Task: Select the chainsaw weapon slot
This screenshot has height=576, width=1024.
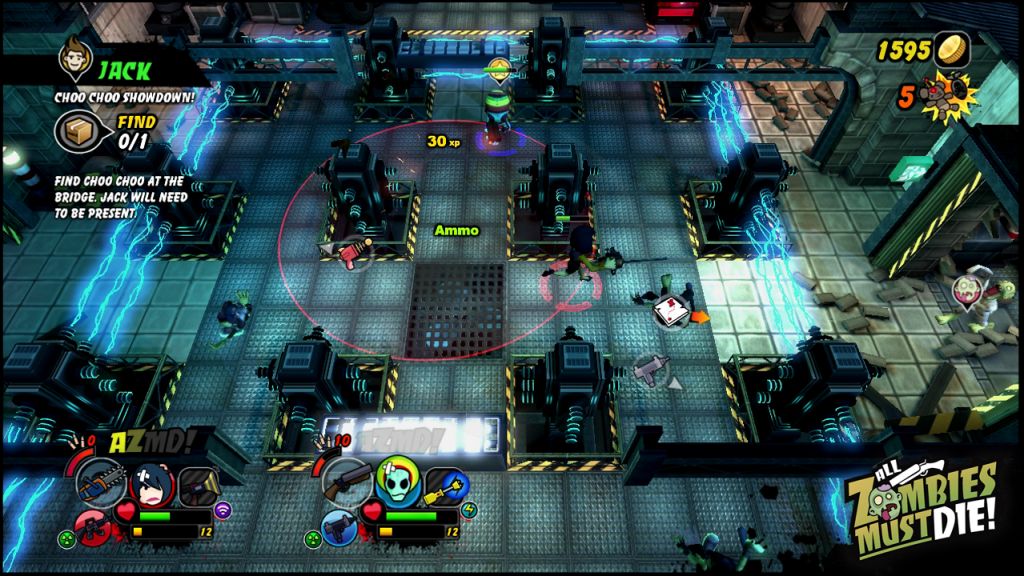Action: [x=101, y=483]
